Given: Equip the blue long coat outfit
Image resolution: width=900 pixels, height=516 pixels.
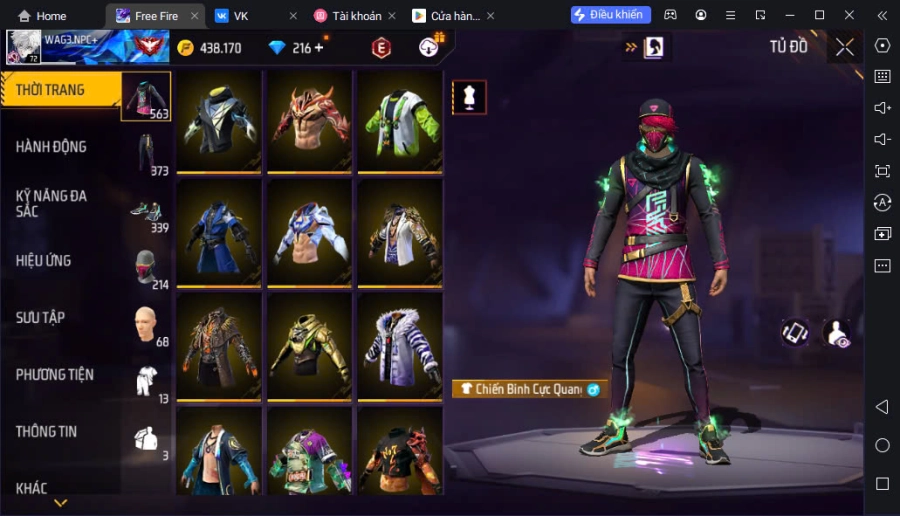Looking at the screenshot, I should pyautogui.click(x=219, y=234).
